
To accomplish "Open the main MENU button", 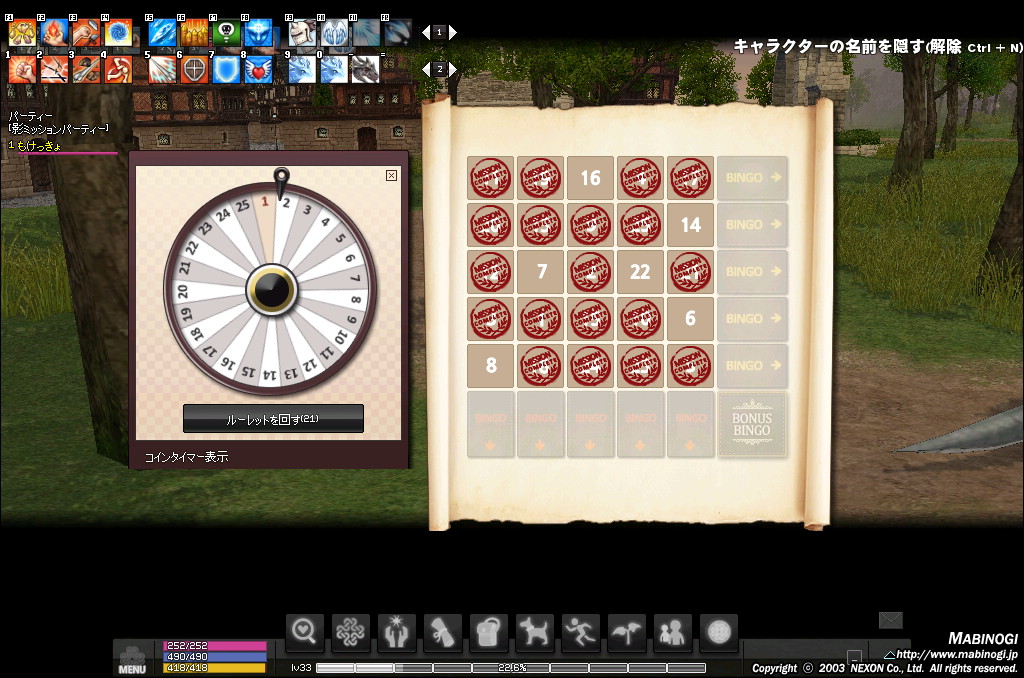I will click(132, 659).
